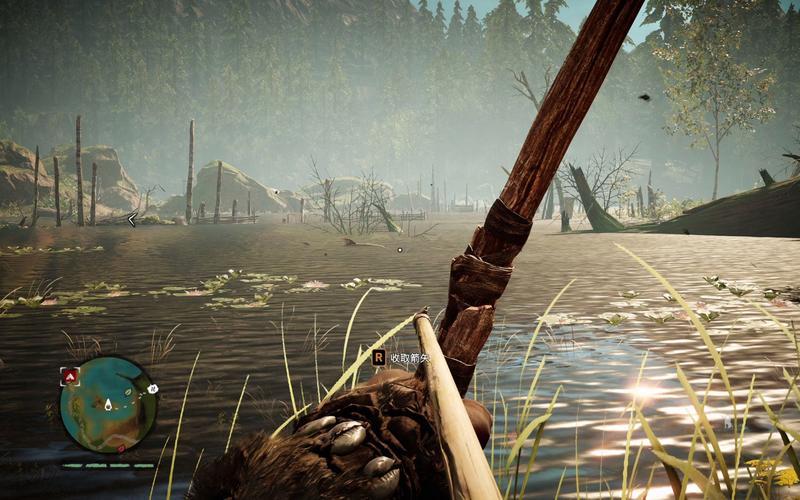Screen dimensions: 800x500
Task: Open the circular minimap
Action: (108, 405)
